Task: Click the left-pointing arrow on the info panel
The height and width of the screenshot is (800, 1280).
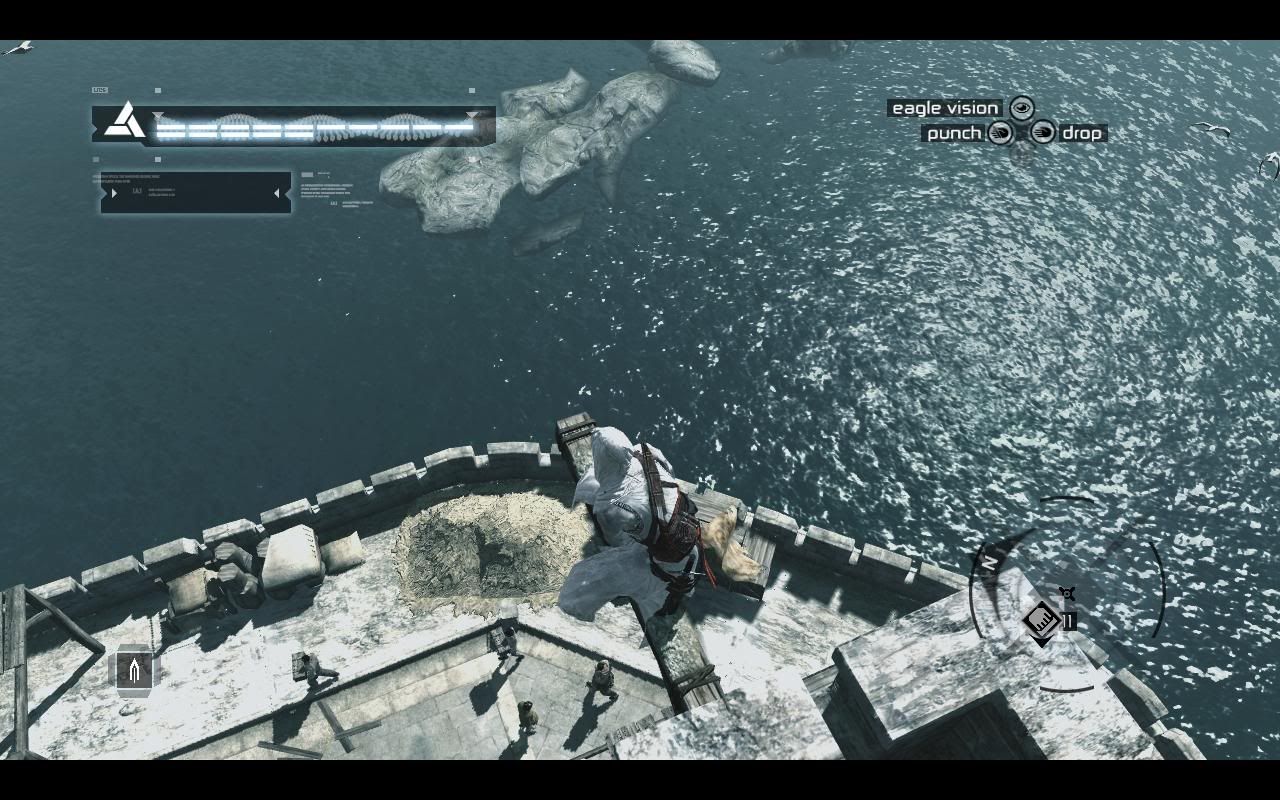Action: click(x=277, y=193)
